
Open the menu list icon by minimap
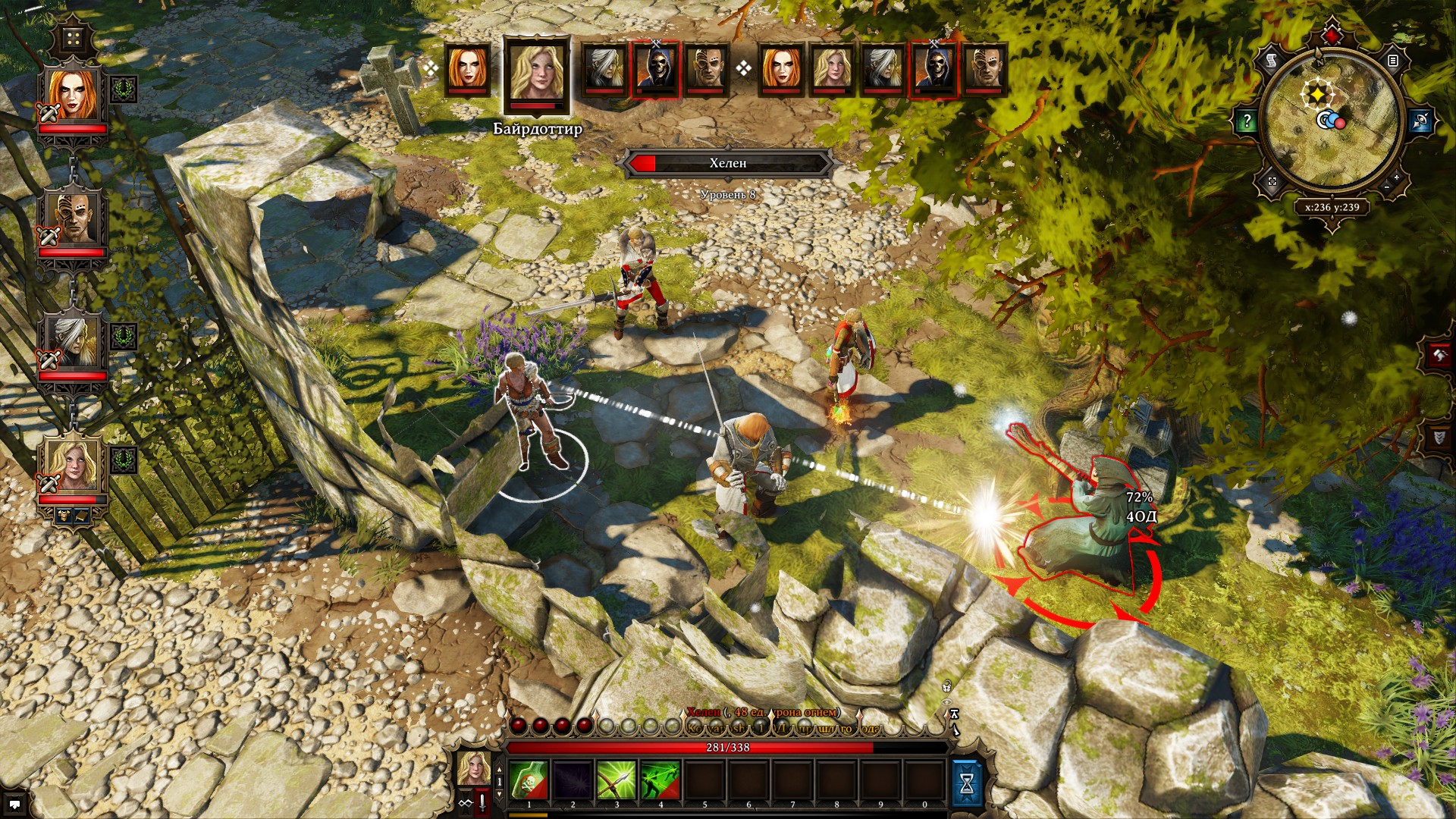click(x=1392, y=60)
